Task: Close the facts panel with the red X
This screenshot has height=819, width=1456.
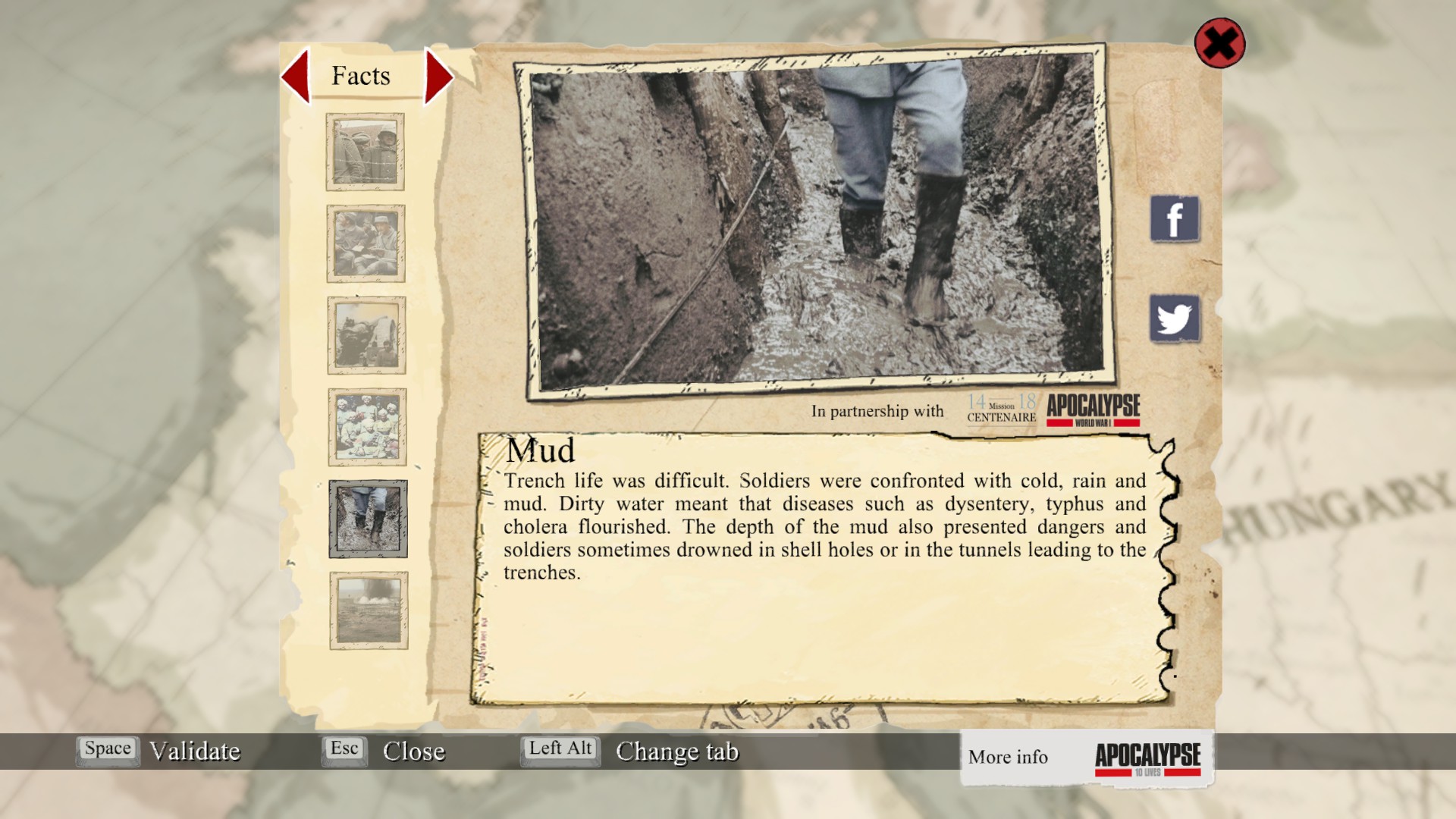Action: (1219, 43)
